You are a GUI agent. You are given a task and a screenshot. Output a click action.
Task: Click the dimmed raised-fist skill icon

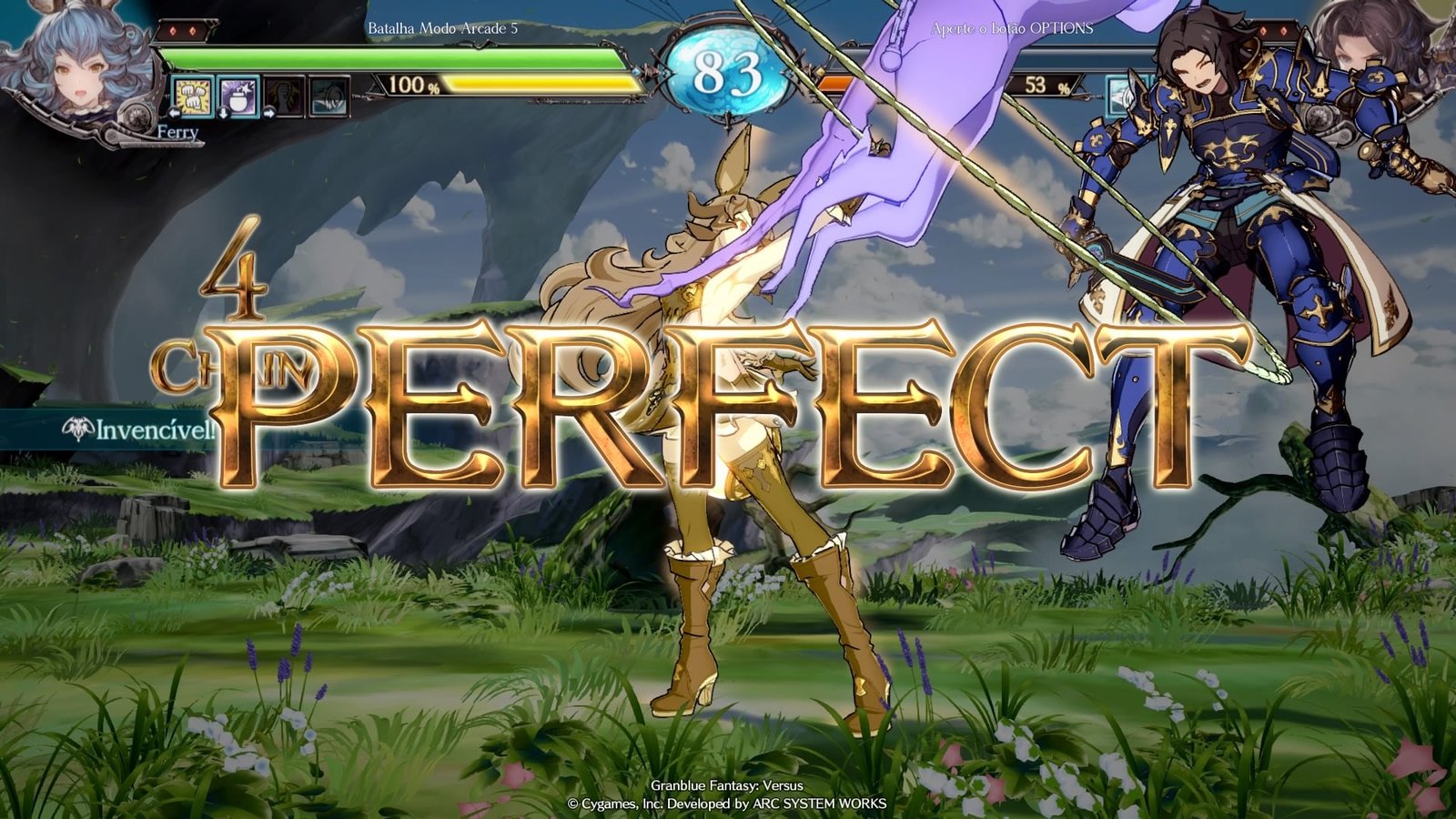285,96
